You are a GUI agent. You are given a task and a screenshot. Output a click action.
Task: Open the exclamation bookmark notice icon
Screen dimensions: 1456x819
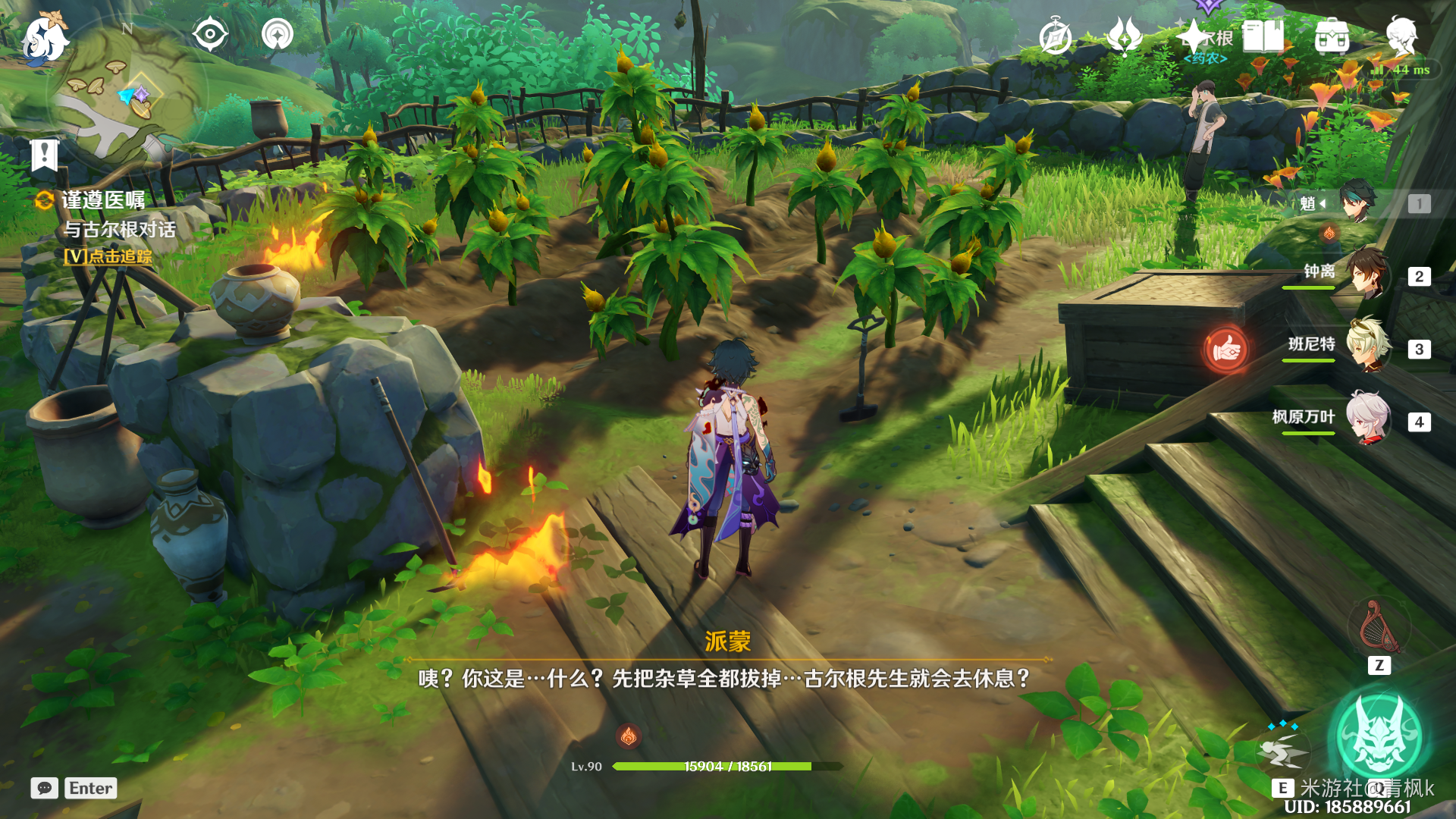[x=45, y=155]
